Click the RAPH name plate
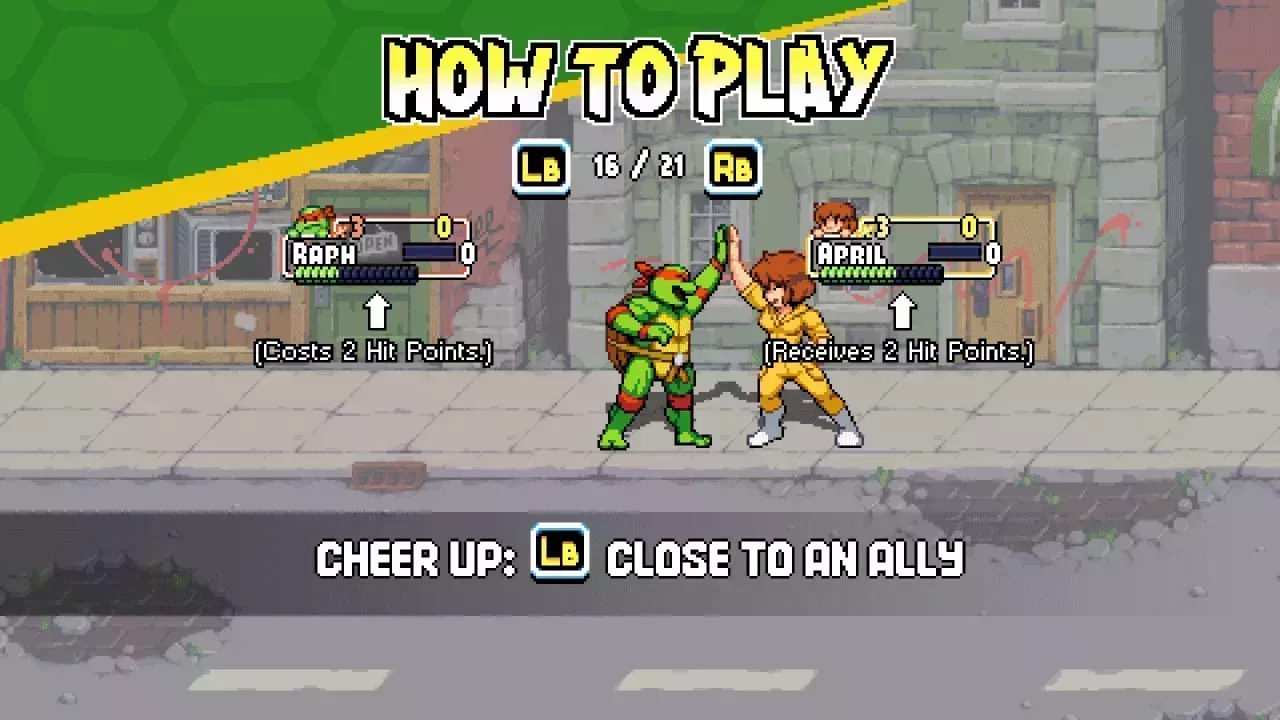 click(323, 252)
